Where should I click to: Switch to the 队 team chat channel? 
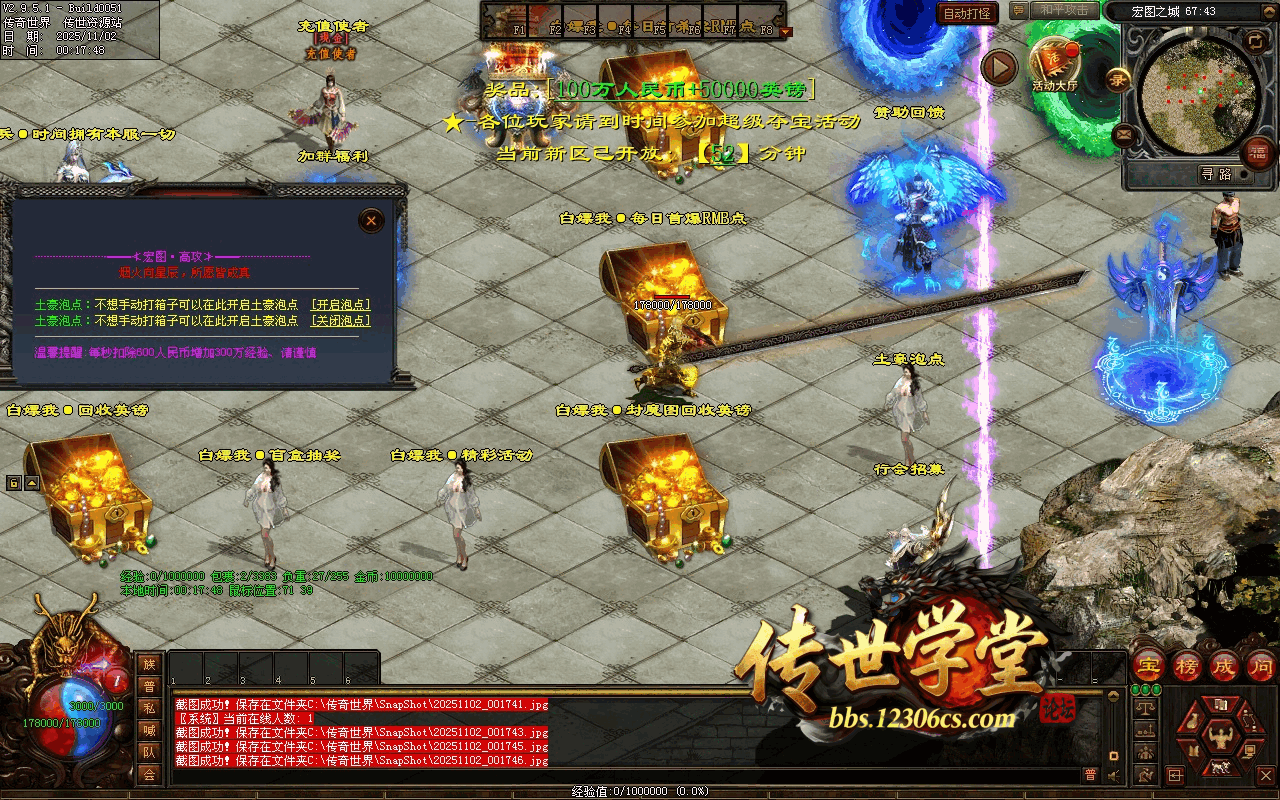pos(149,752)
